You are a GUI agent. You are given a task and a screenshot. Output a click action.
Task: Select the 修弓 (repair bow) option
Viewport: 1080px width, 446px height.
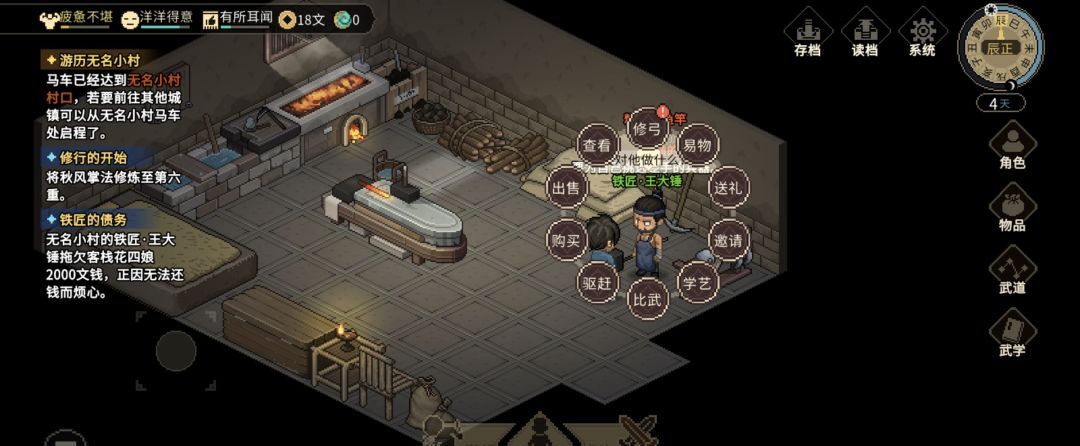[647, 128]
